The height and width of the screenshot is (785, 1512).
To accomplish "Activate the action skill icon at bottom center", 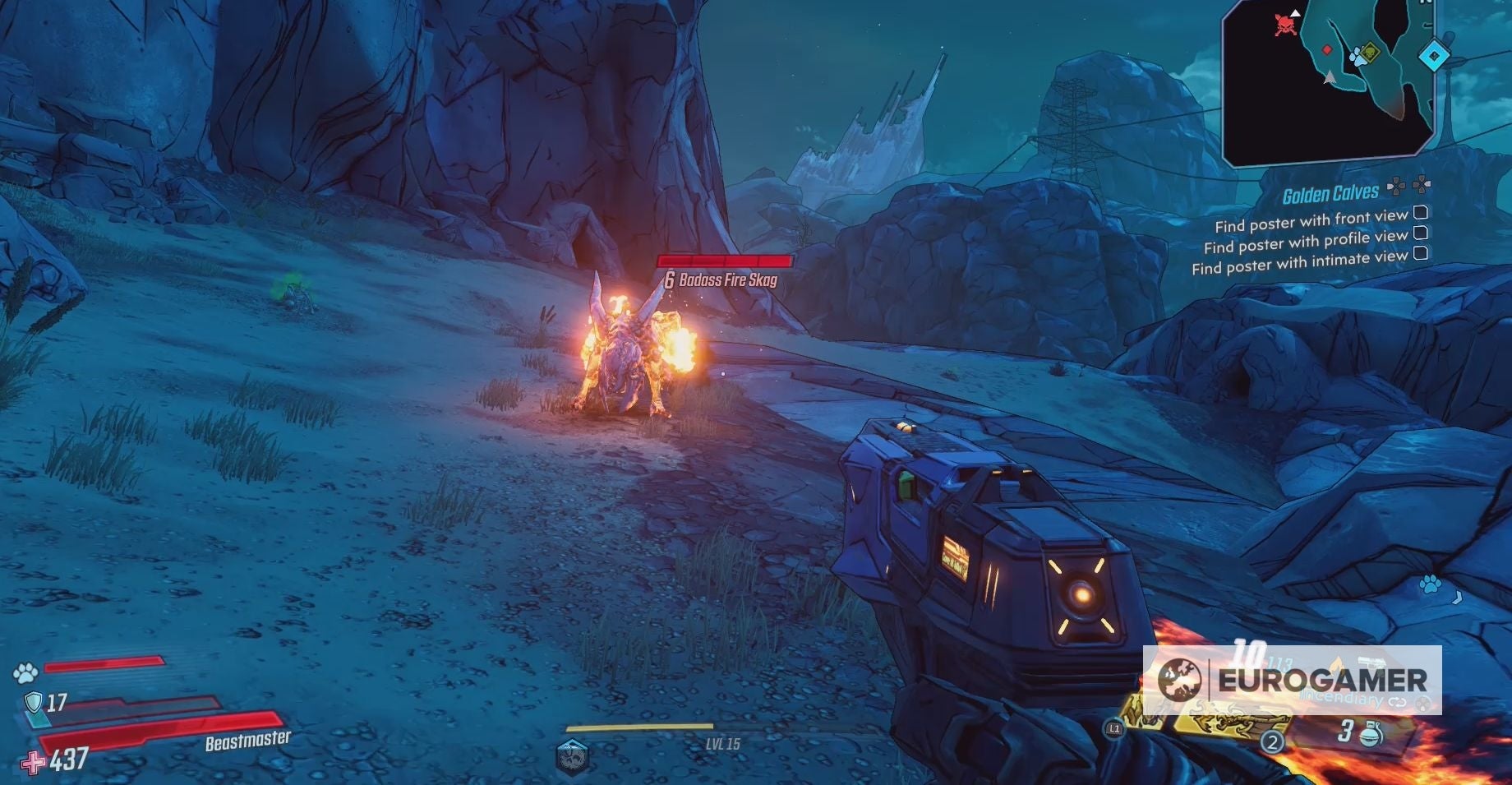I will tap(573, 756).
